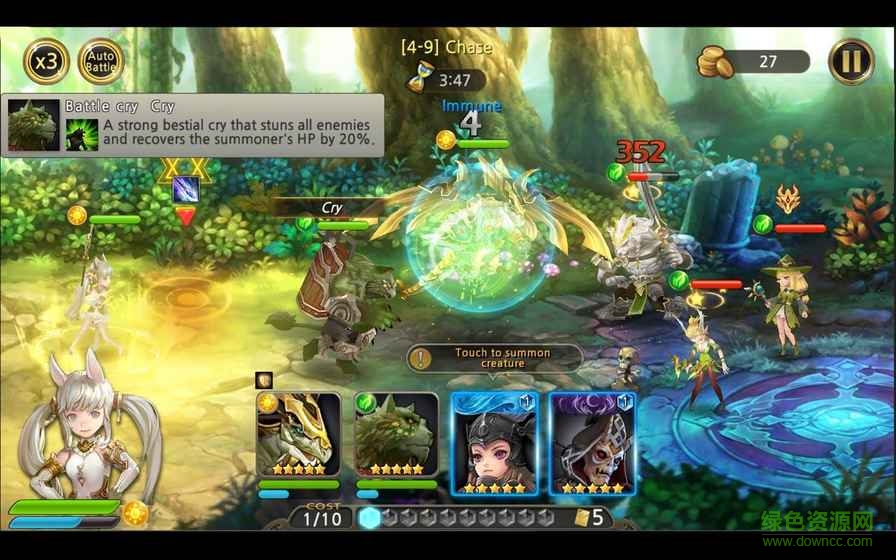The width and height of the screenshot is (896, 560).
Task: Select the green furry beast creature card
Action: (396, 435)
